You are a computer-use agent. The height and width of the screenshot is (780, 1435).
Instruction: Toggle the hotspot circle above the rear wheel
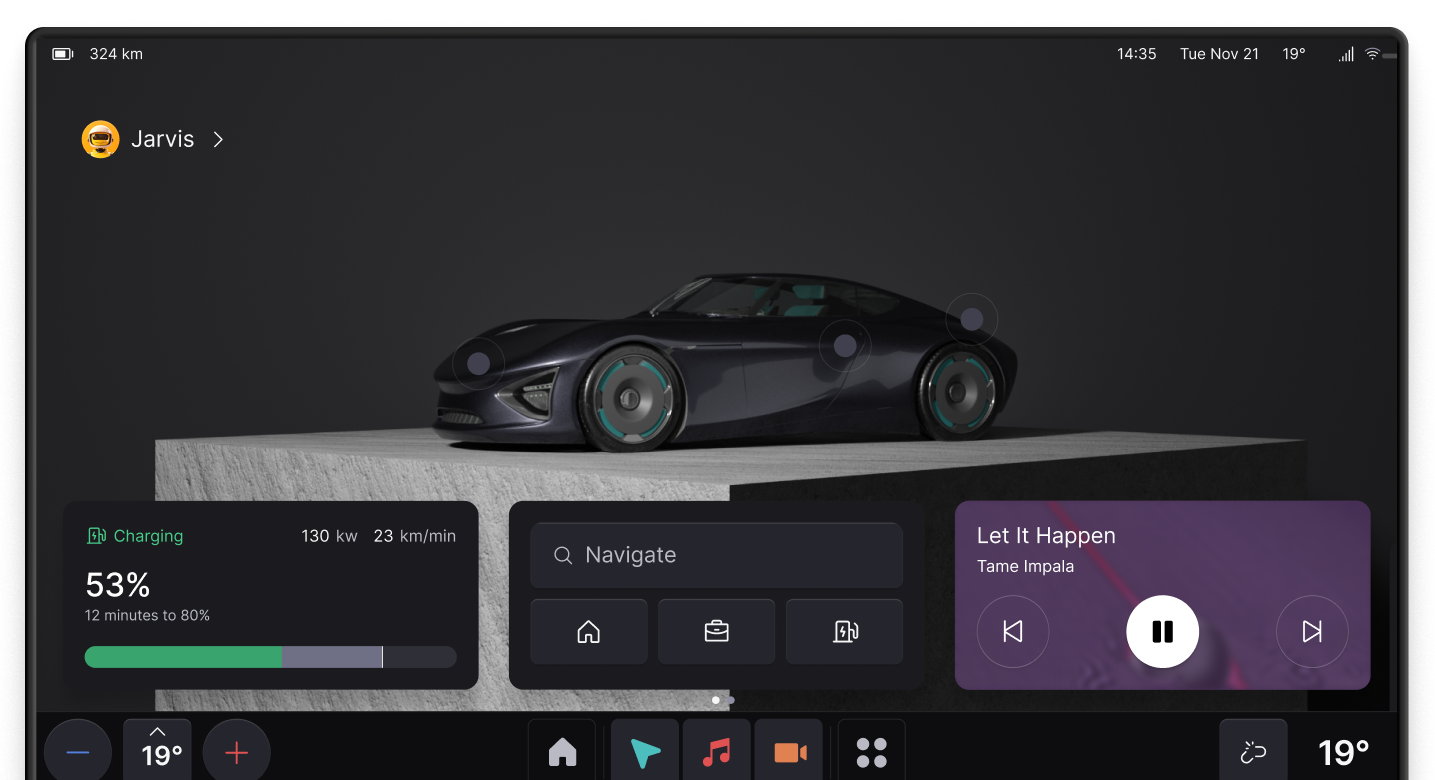[x=971, y=318]
